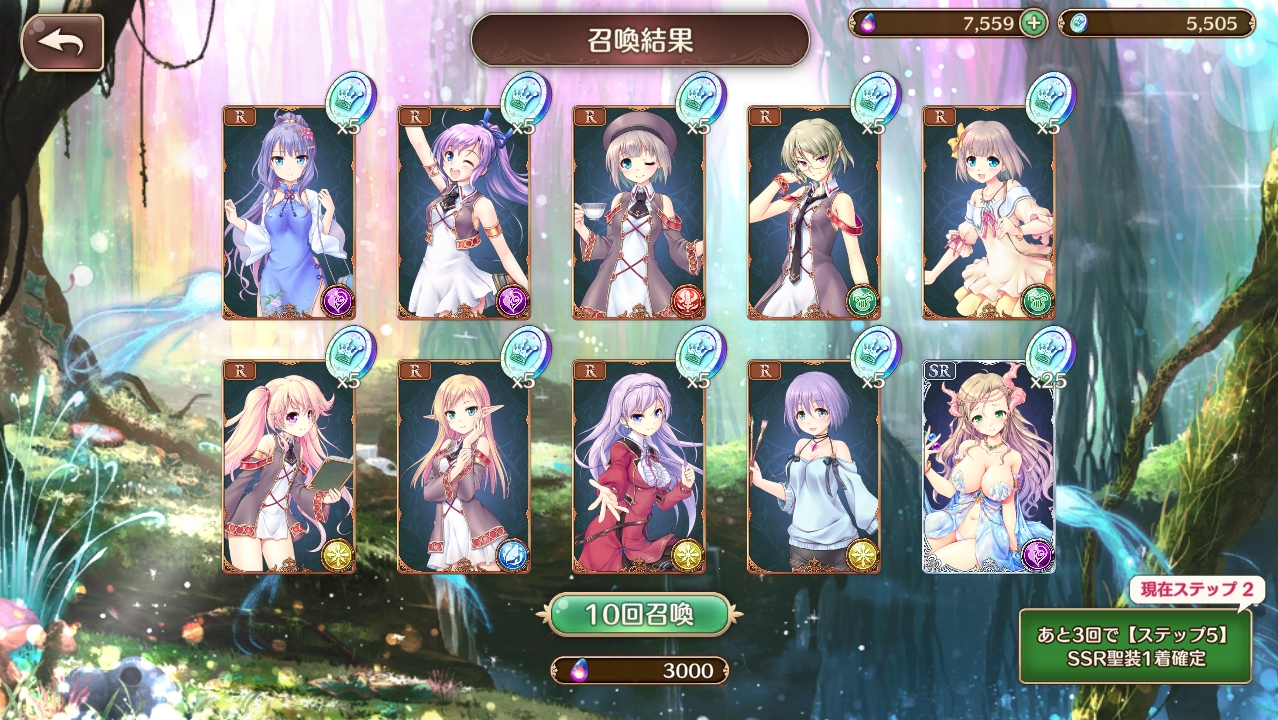Inspect the green-haired glasses girl card
The height and width of the screenshot is (720, 1278).
click(x=813, y=213)
